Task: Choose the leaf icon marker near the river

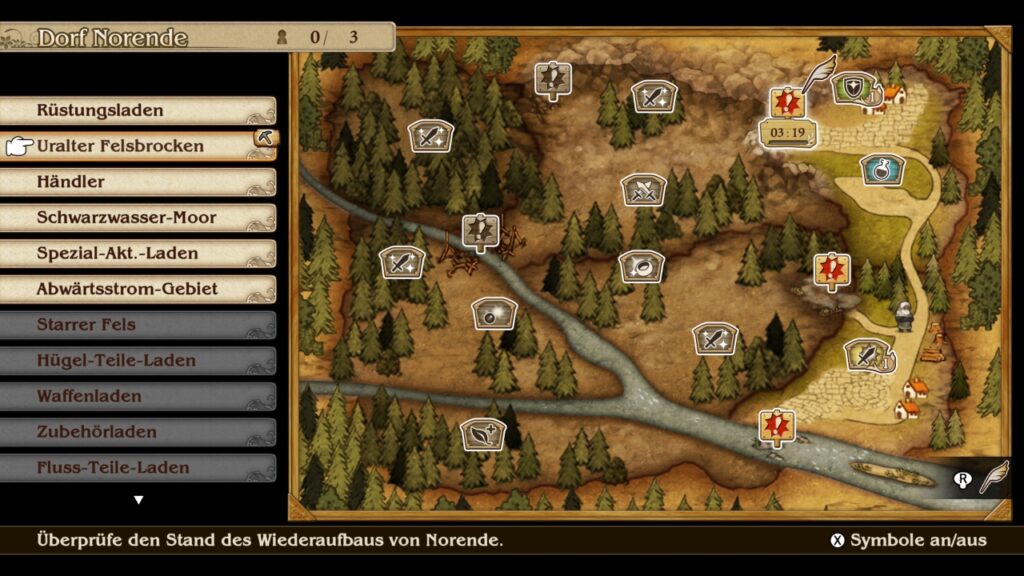Action: coord(483,434)
